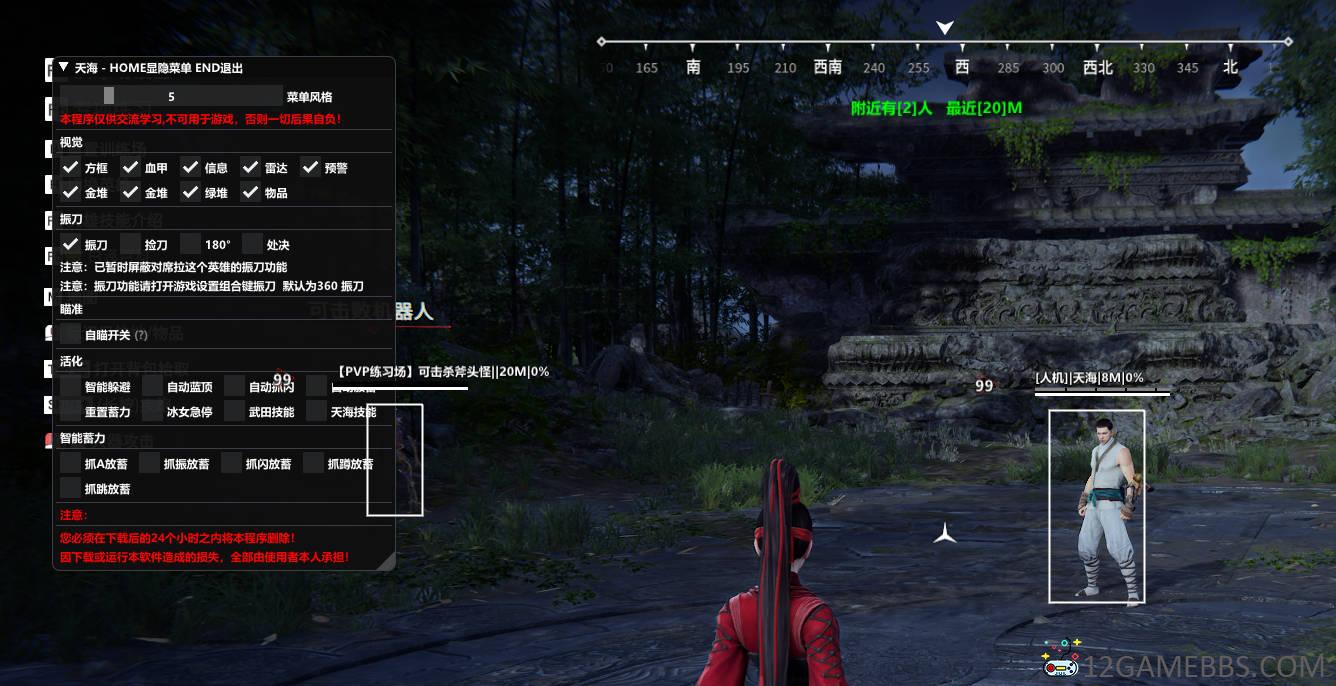
Task: Check the 智能躲避 box
Action: click(x=70, y=386)
